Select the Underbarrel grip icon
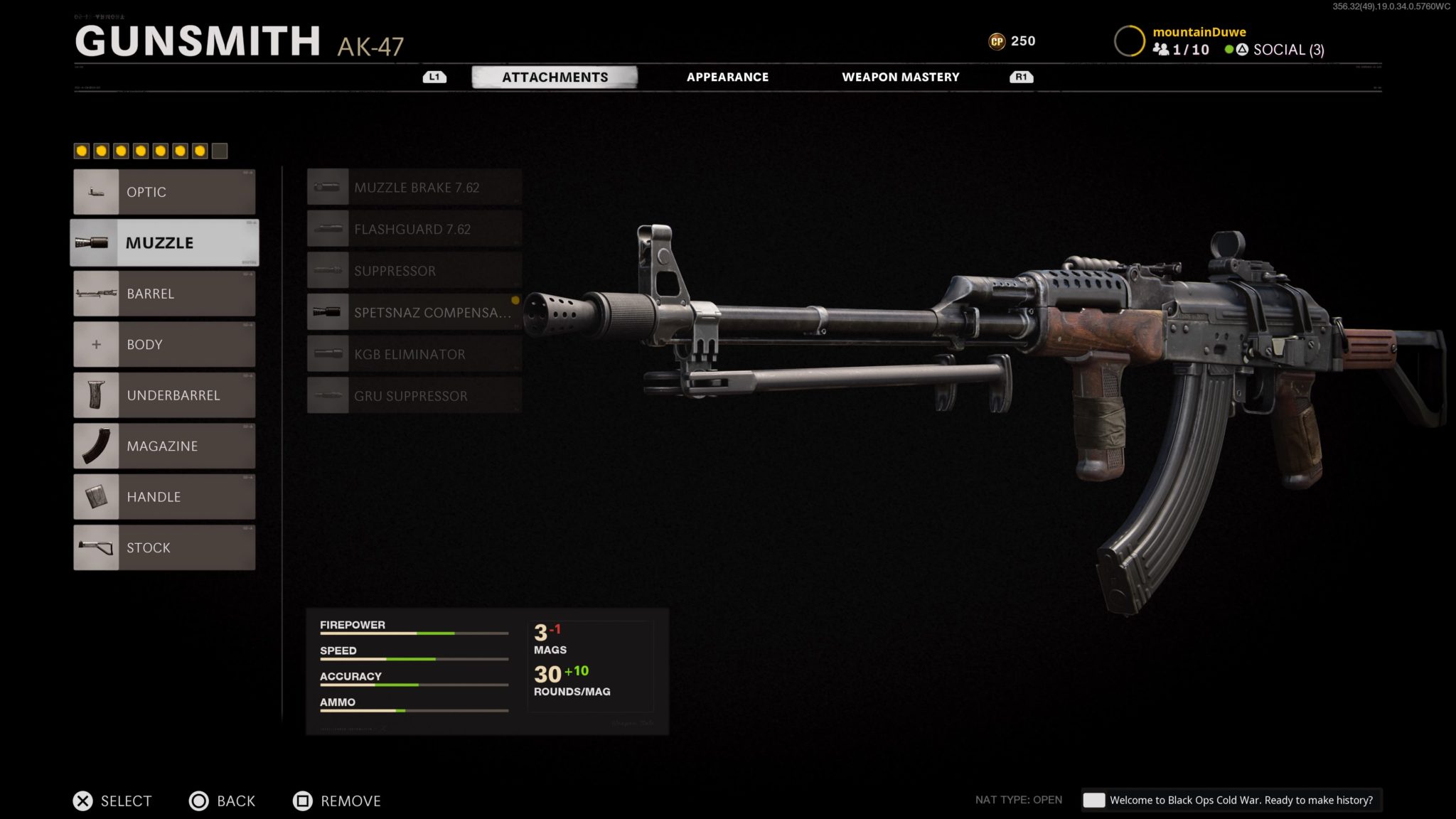 [96, 395]
